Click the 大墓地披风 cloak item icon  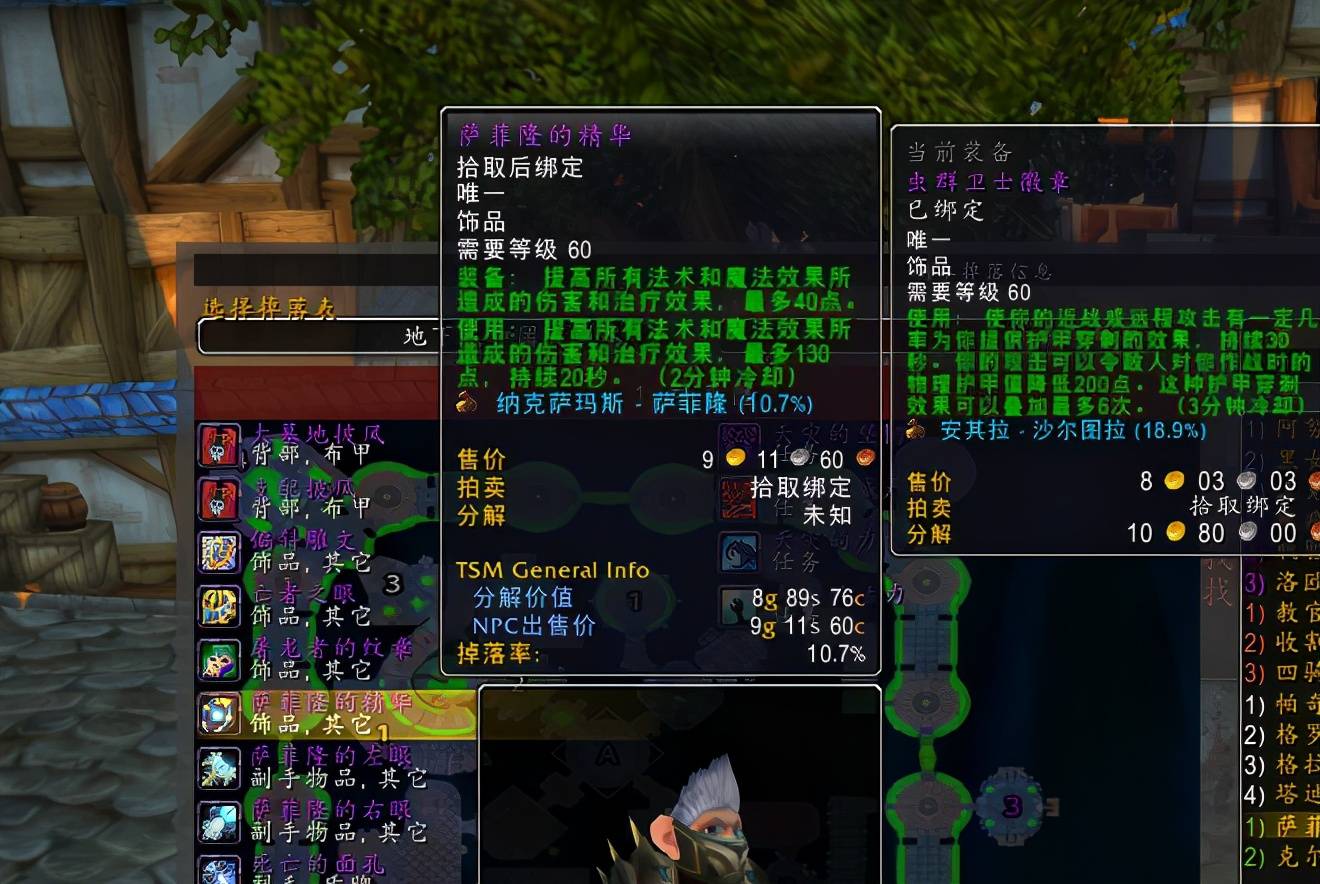pos(219,447)
